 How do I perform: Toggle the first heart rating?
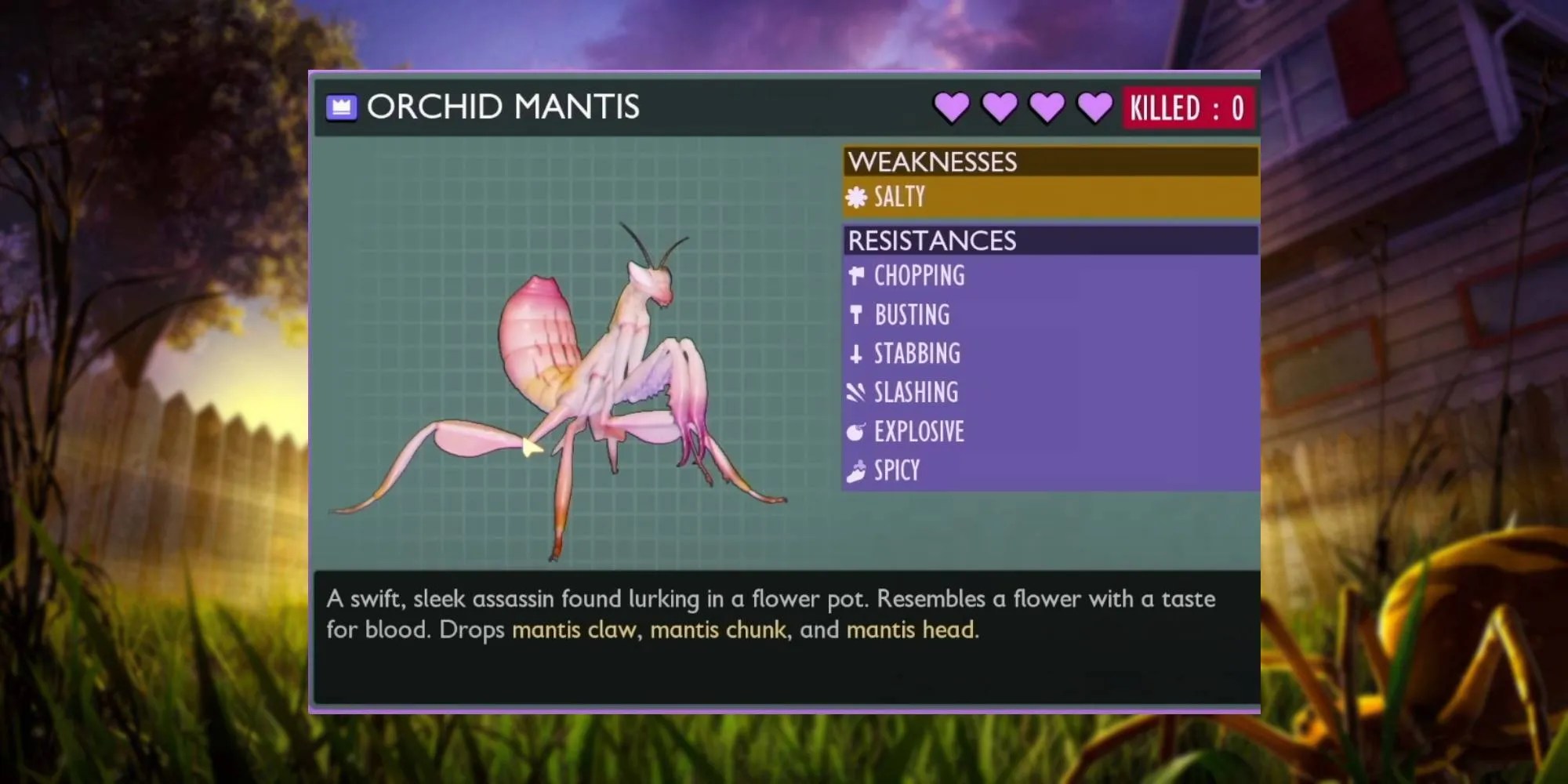coord(952,107)
